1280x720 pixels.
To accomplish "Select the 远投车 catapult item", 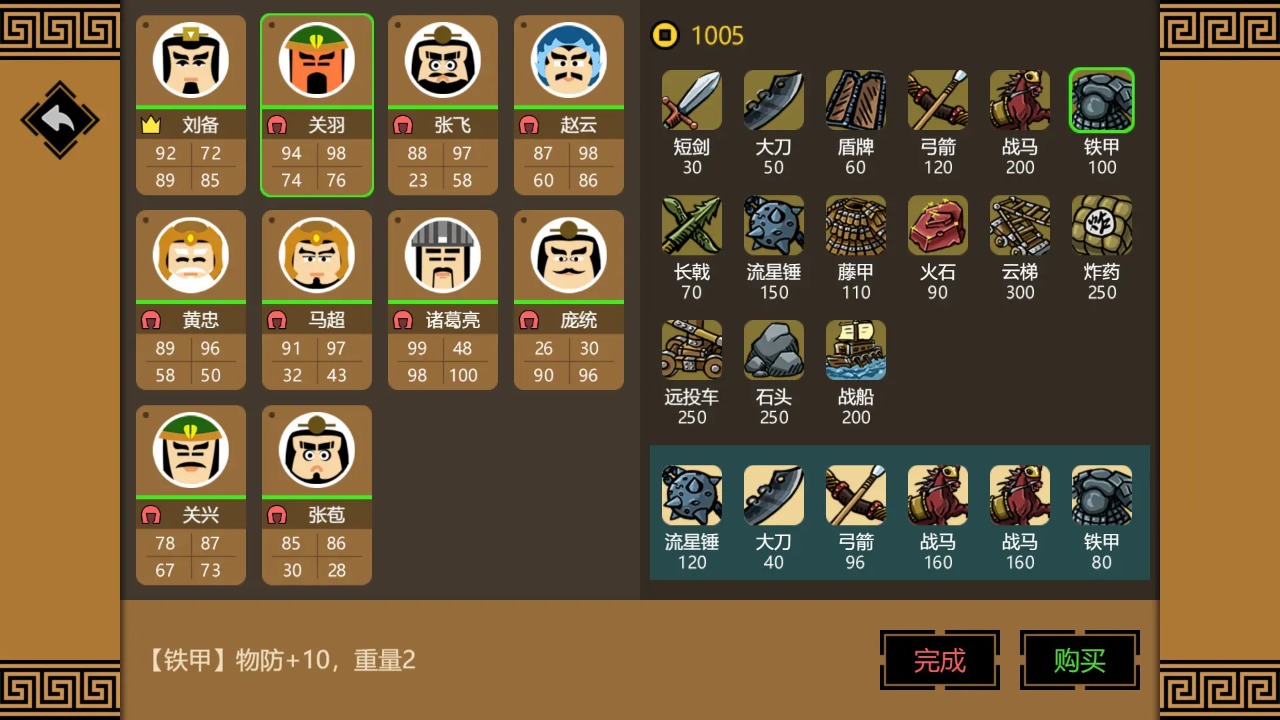I will point(691,350).
